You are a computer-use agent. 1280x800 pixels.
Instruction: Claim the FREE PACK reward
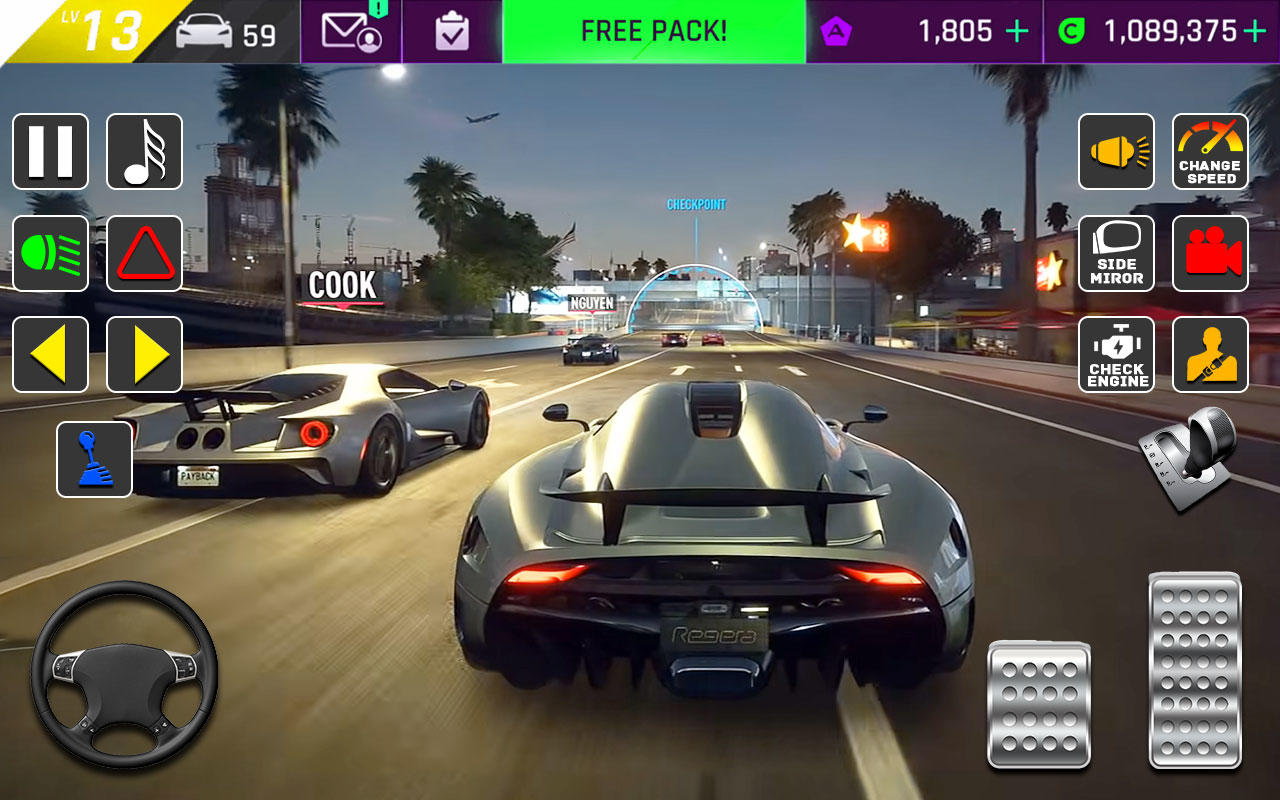point(653,31)
